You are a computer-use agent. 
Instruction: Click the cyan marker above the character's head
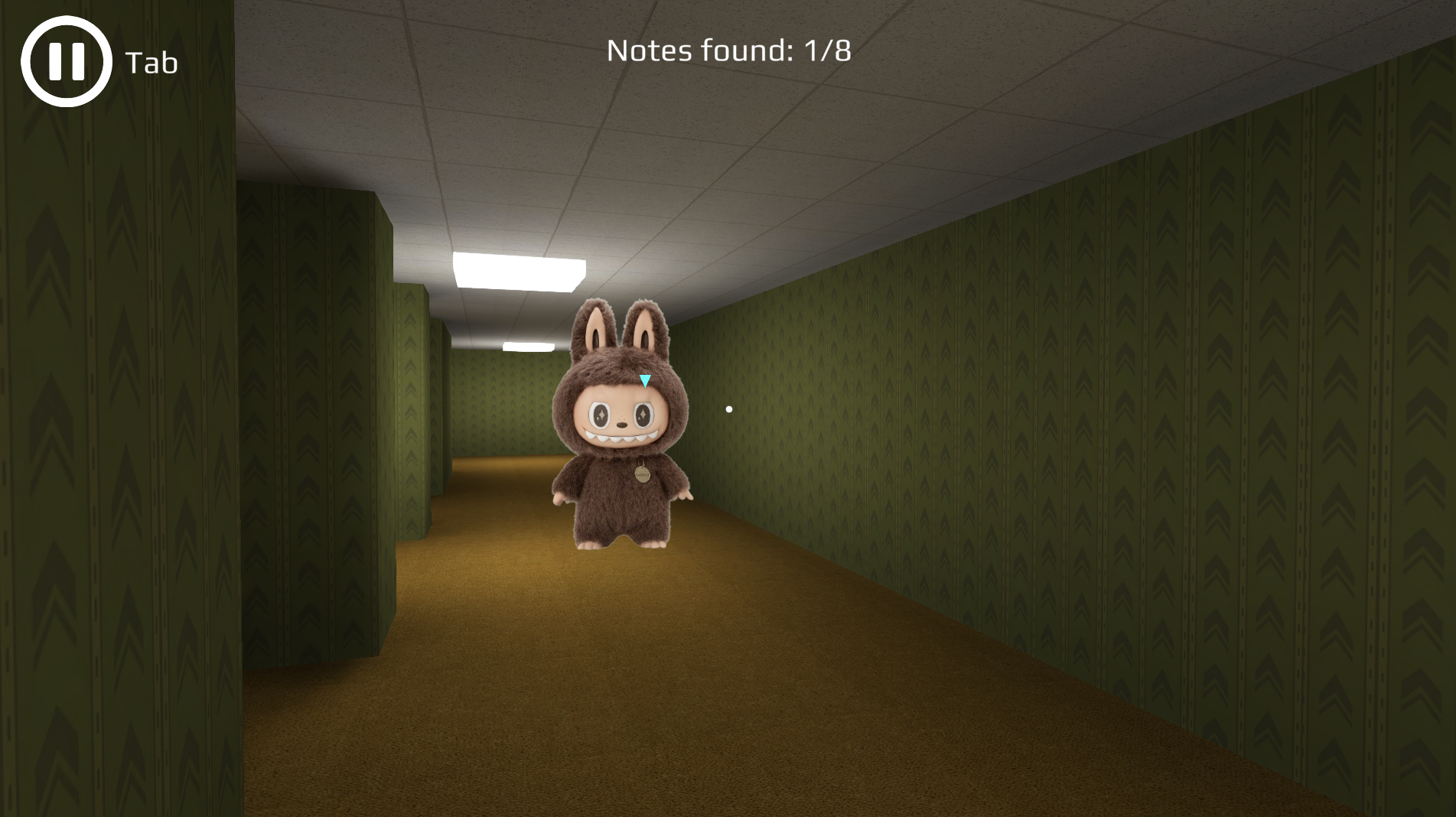pyautogui.click(x=645, y=380)
